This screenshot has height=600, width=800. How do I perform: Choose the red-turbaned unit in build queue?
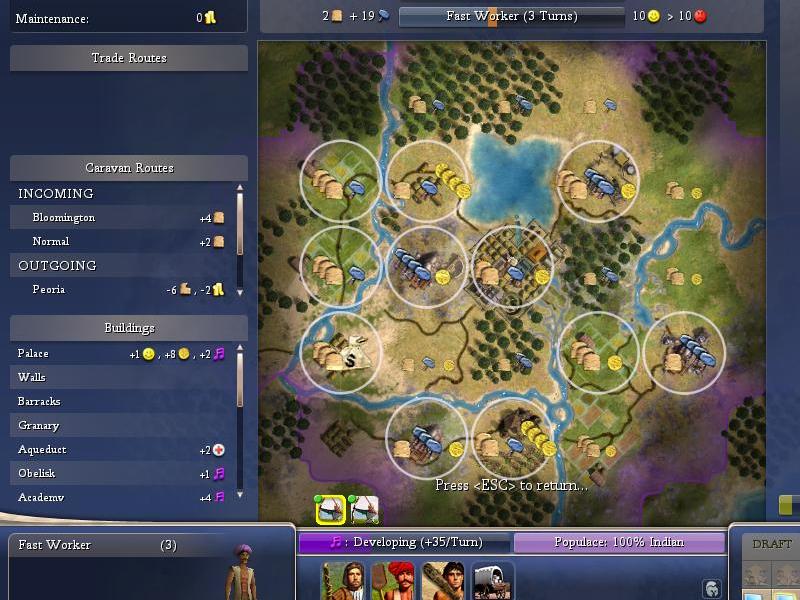coord(392,580)
